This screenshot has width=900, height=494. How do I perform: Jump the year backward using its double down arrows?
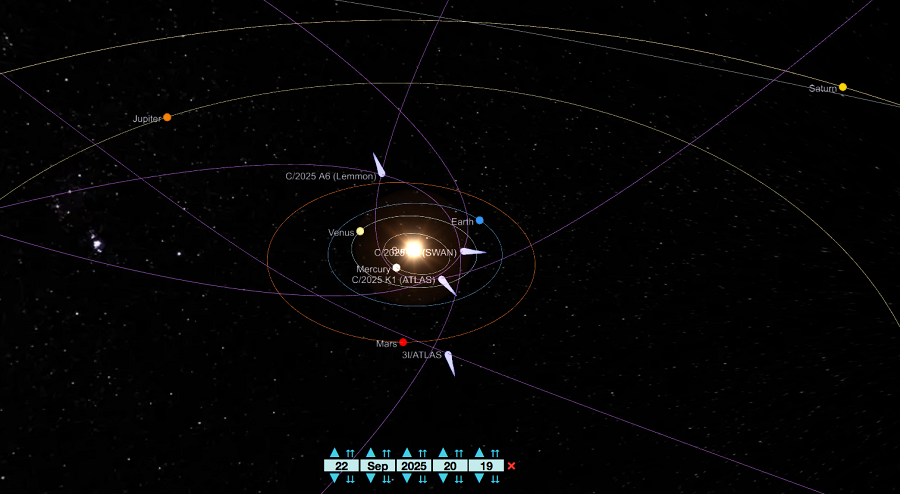tap(422, 479)
